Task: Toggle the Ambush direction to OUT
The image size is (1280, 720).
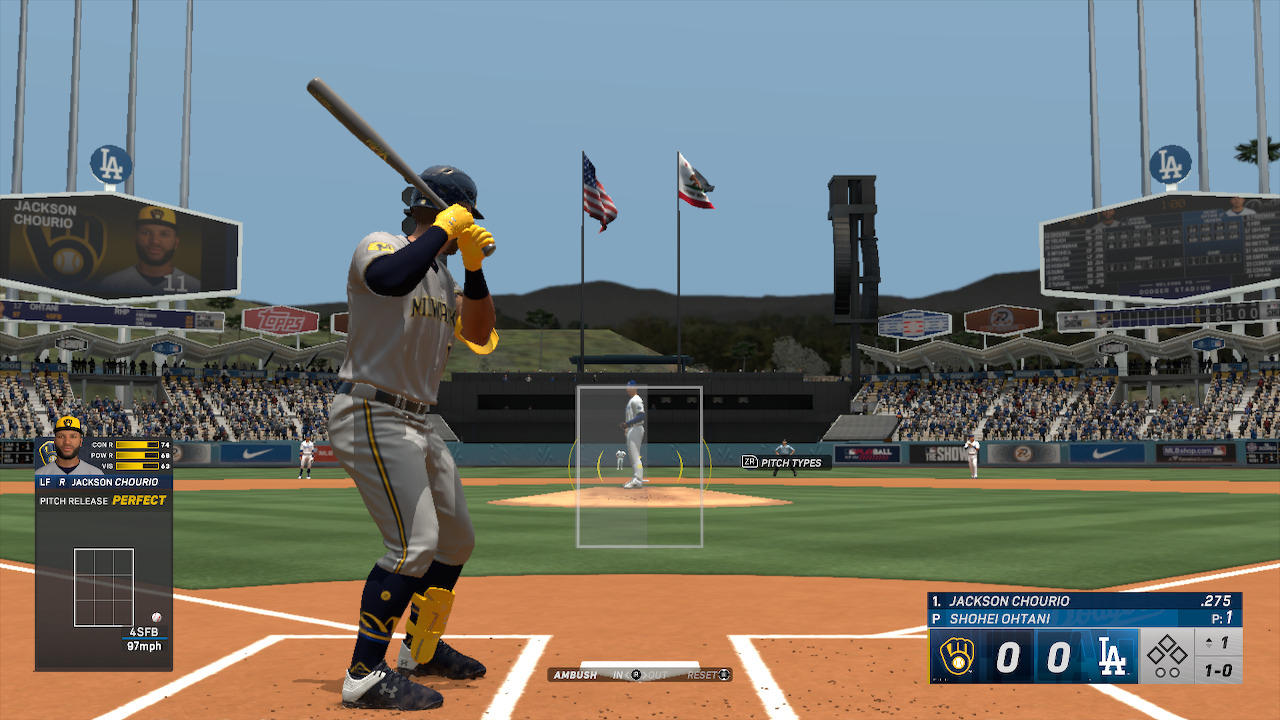Action: pyautogui.click(x=658, y=675)
